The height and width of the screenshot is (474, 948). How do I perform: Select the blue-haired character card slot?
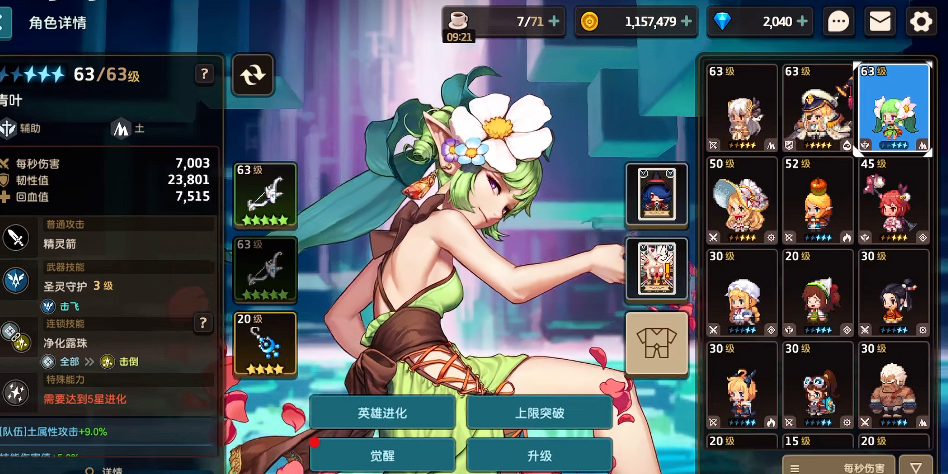tap(657, 194)
